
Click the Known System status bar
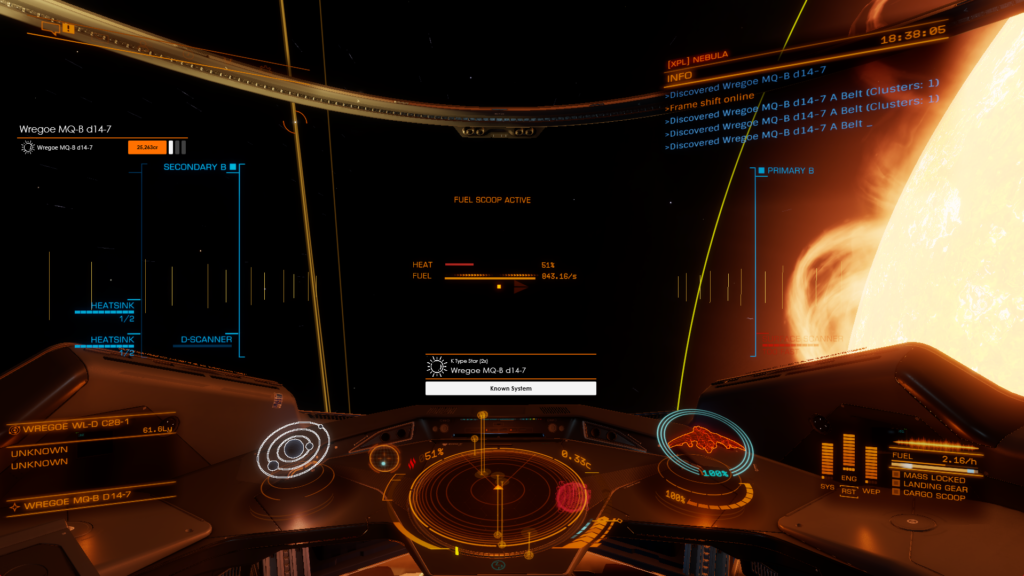(x=511, y=388)
